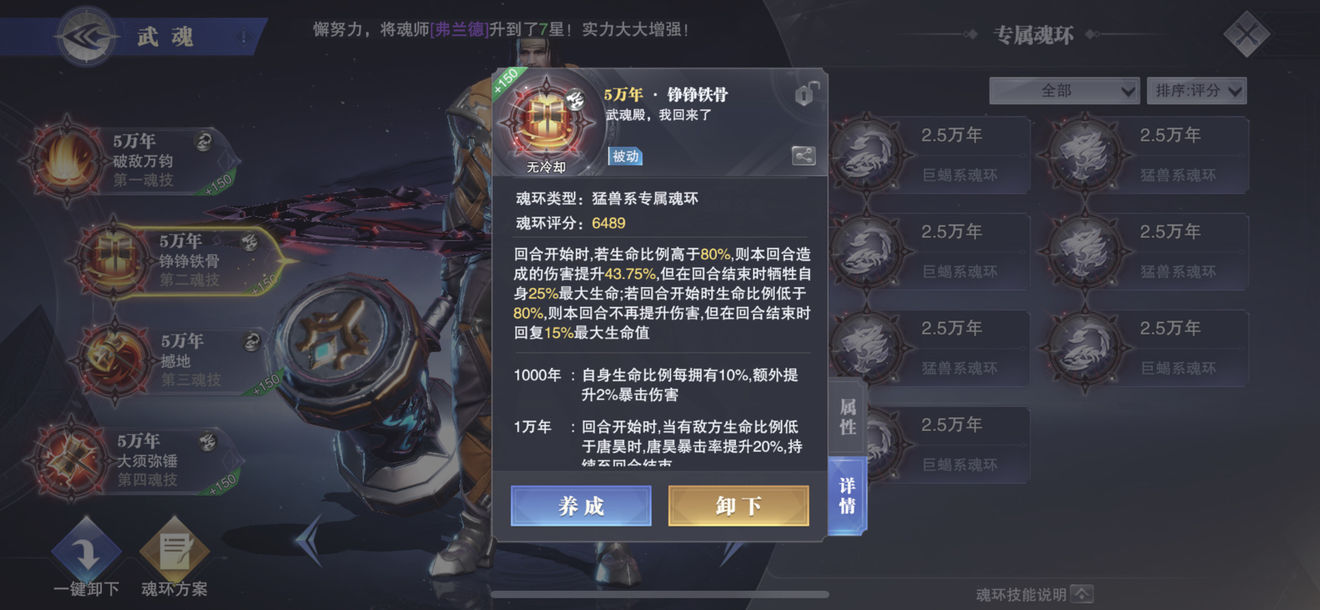Viewport: 1320px width, 610px height.
Task: Share the soul ring via share icon
Action: [x=803, y=155]
